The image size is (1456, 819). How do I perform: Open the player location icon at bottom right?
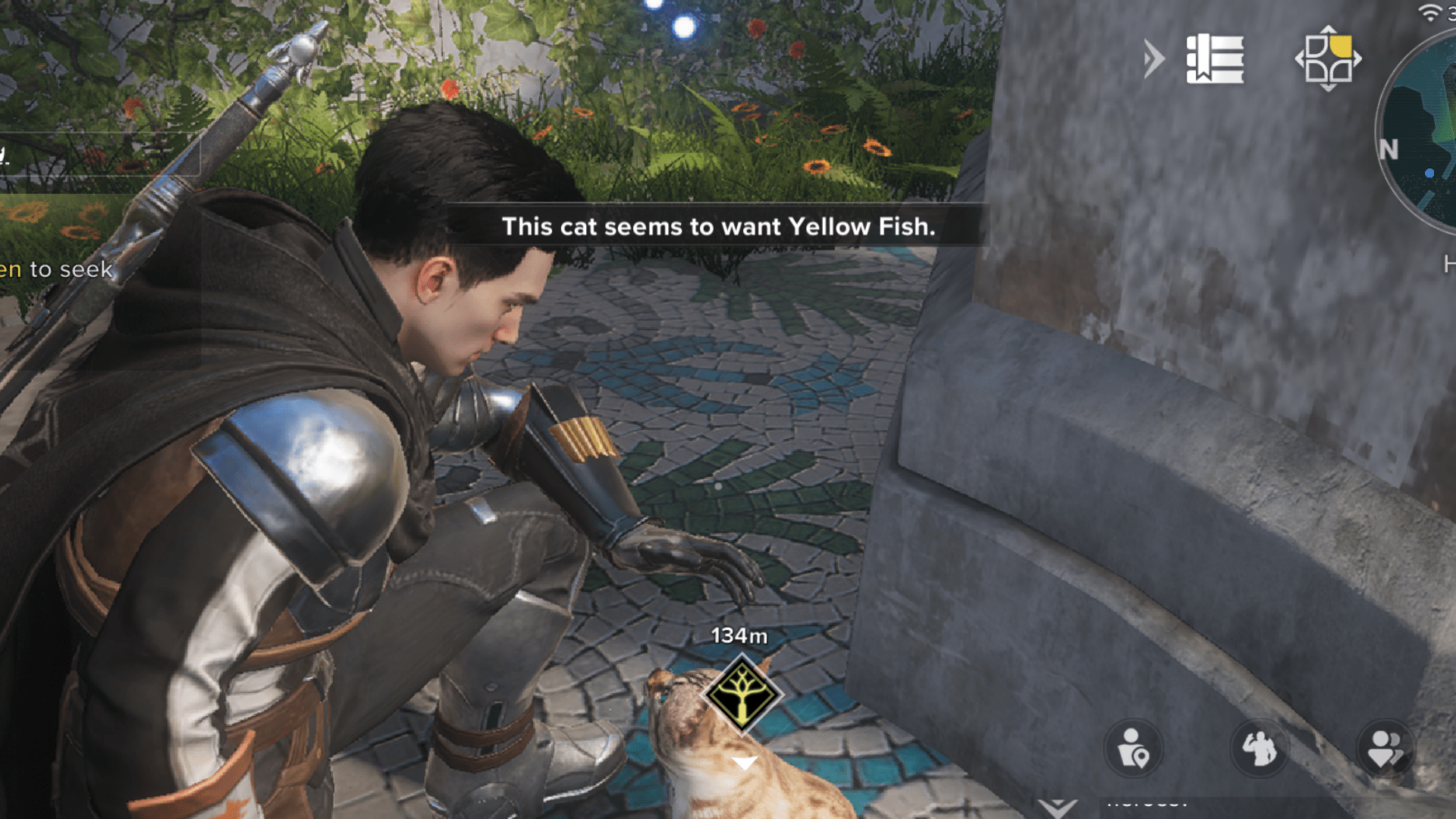pyautogui.click(x=1133, y=748)
